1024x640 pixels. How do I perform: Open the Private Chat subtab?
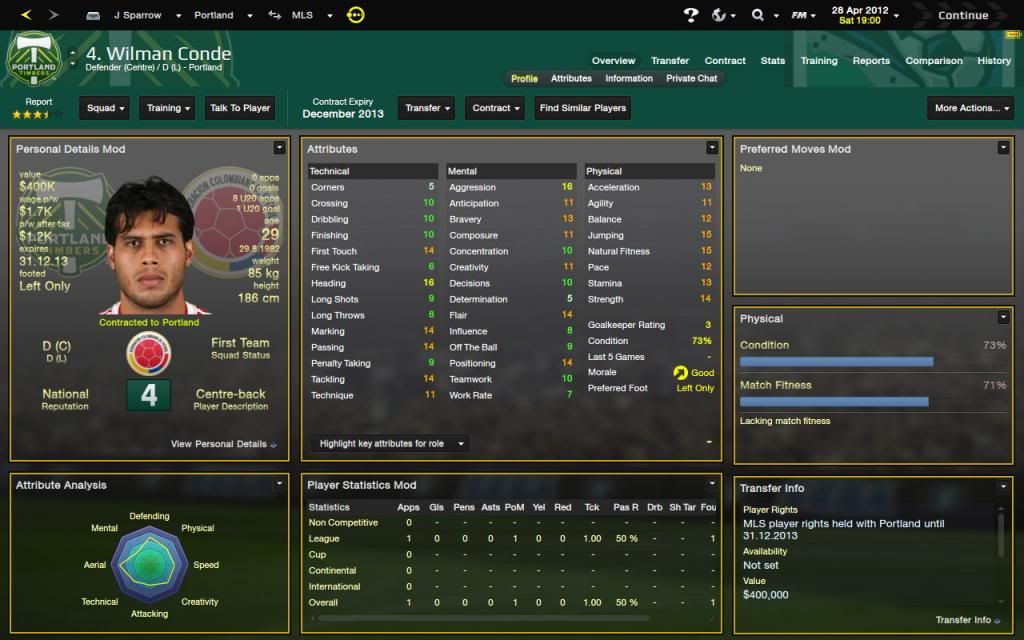(692, 78)
